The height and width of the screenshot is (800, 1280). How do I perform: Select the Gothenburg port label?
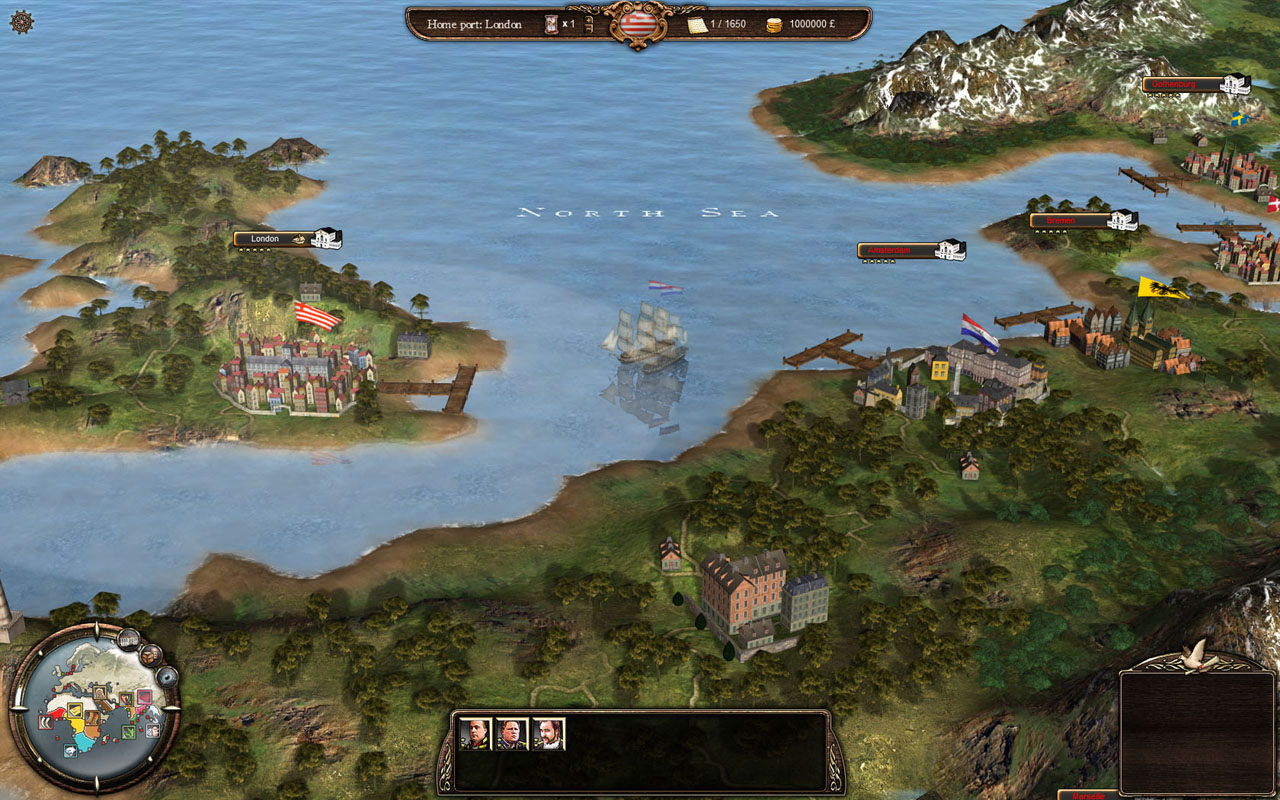[x=1181, y=85]
